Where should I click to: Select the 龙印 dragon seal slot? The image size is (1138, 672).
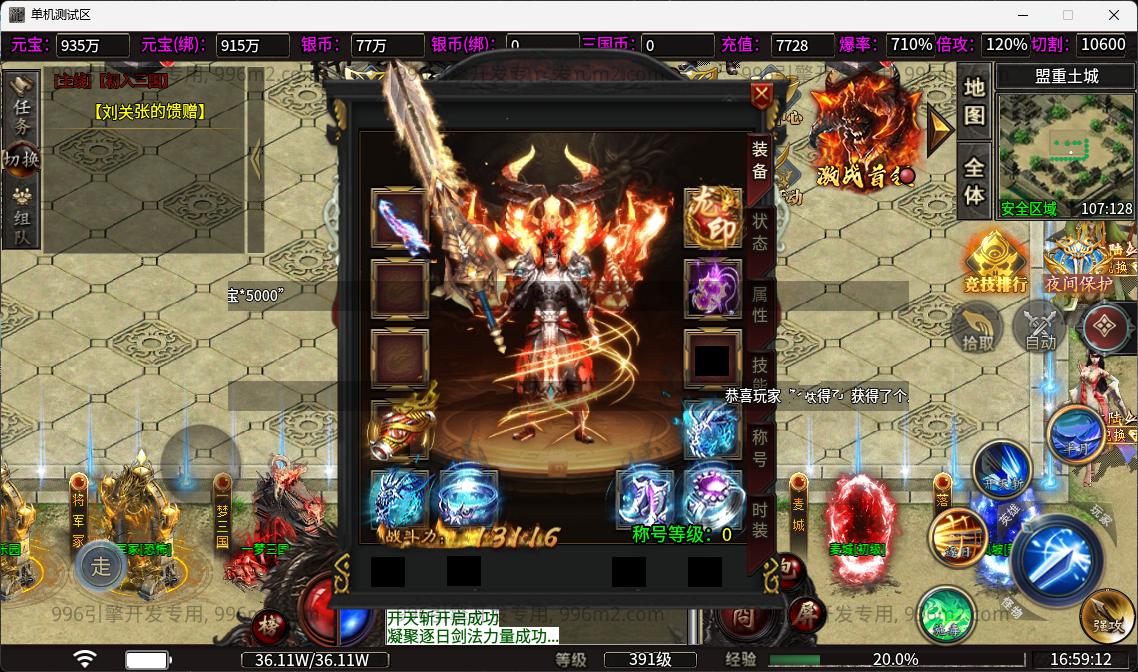point(712,218)
